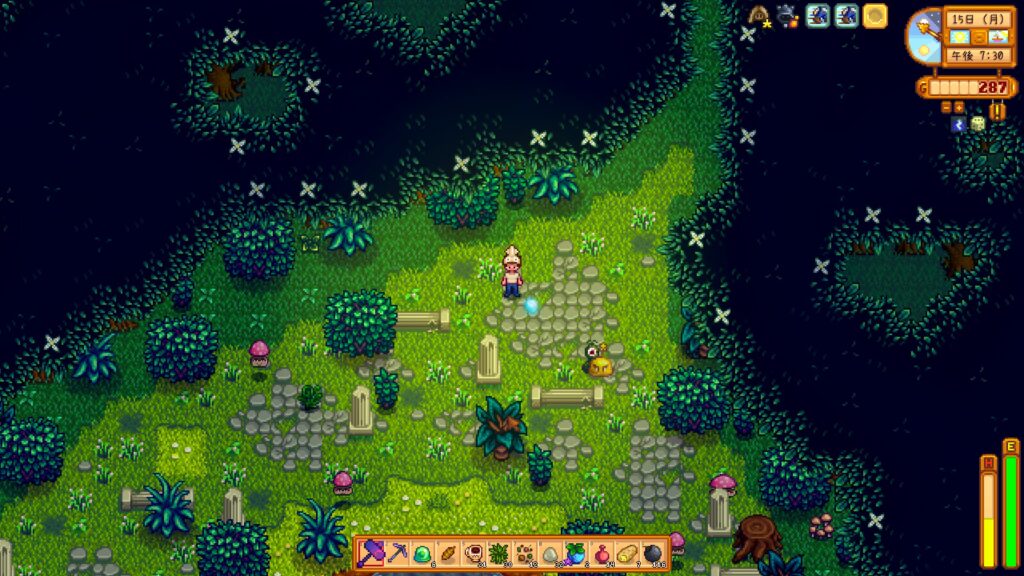Viewport: 1024px width, 576px height.
Task: Click the dark spiky monster buff icon
Action: (x=789, y=16)
